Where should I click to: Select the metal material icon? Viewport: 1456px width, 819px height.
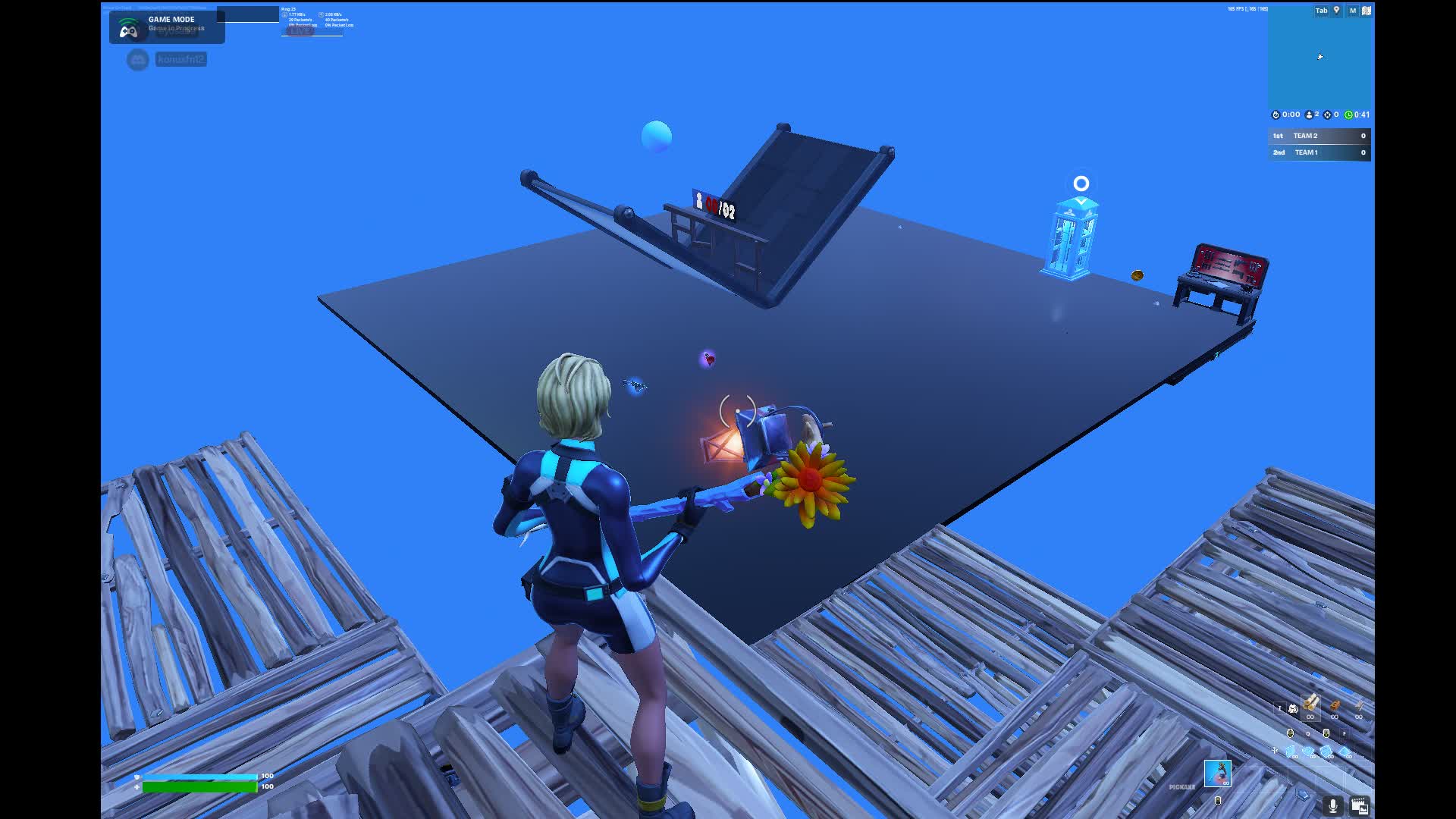click(x=1359, y=704)
